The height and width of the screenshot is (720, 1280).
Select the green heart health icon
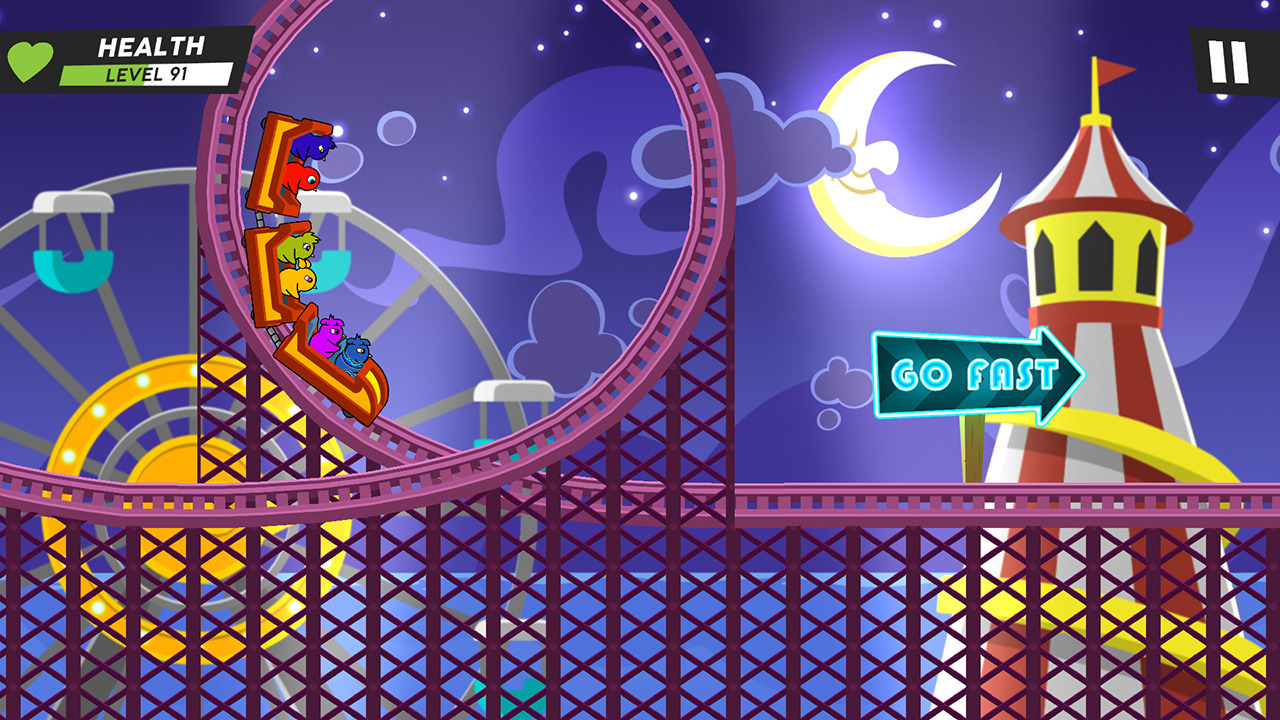30,57
